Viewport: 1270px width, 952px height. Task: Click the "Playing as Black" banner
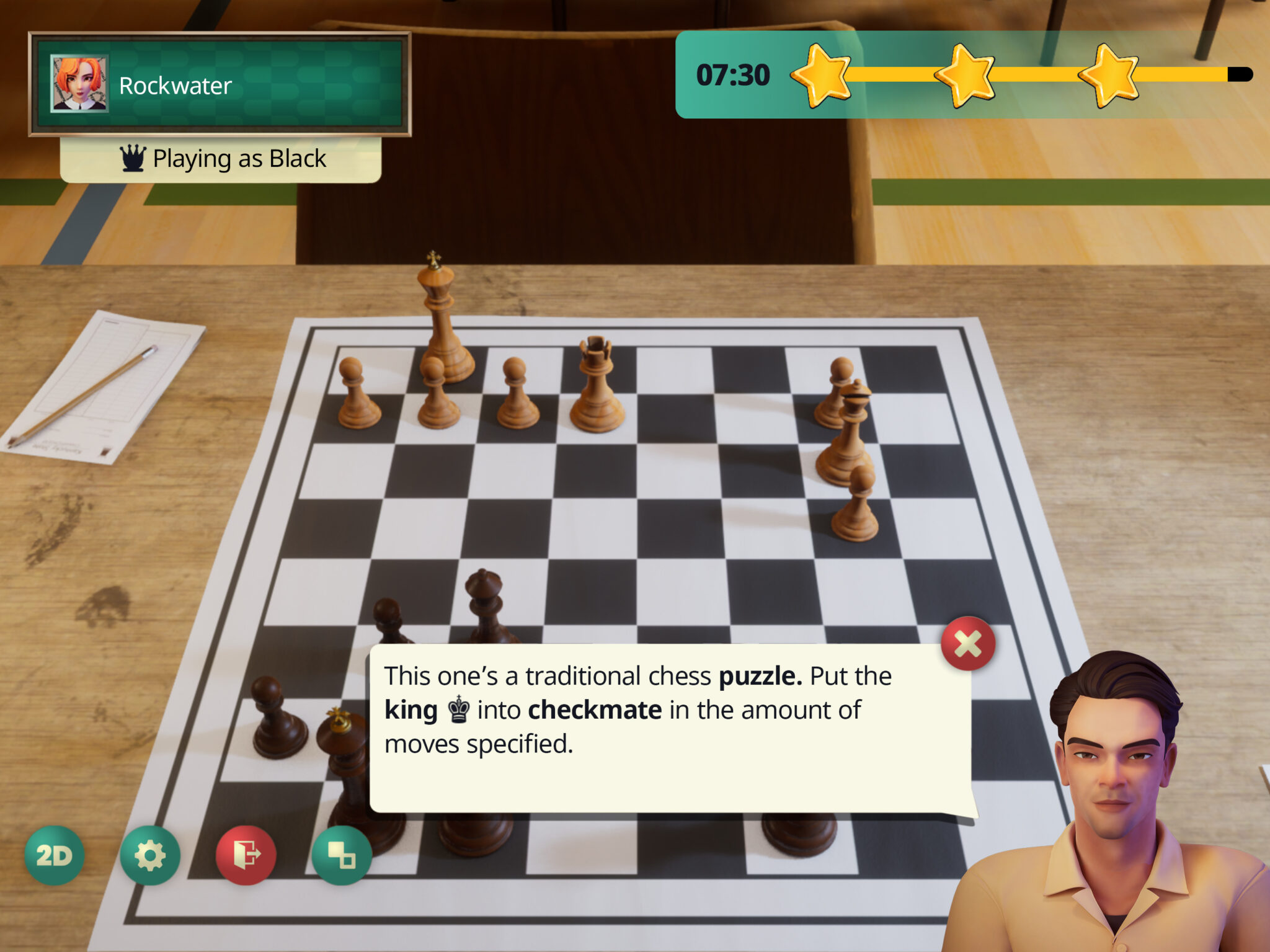pyautogui.click(x=220, y=159)
